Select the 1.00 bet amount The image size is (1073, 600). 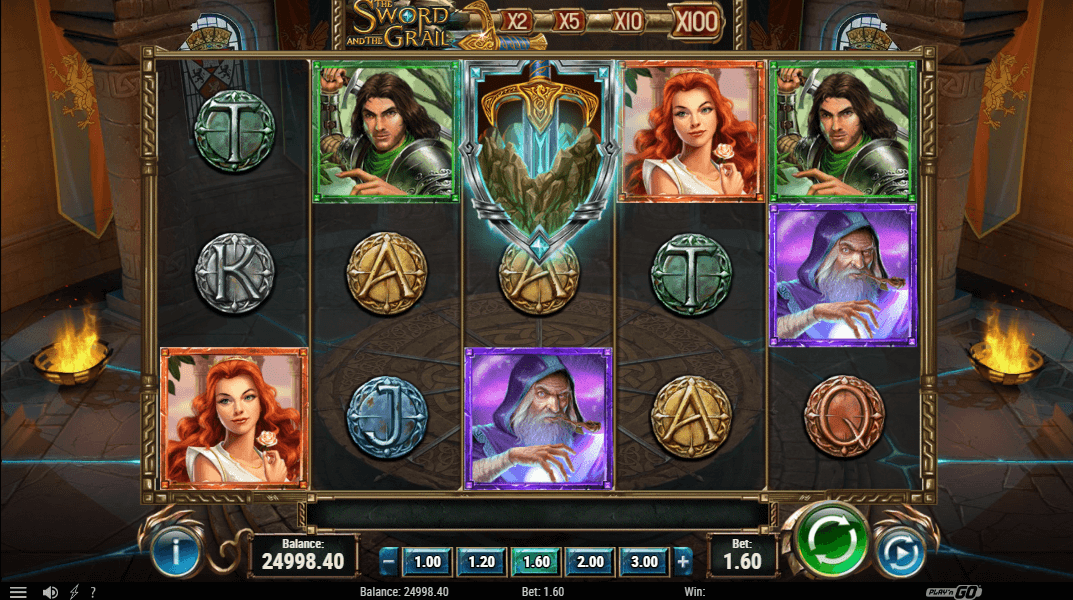pyautogui.click(x=427, y=562)
